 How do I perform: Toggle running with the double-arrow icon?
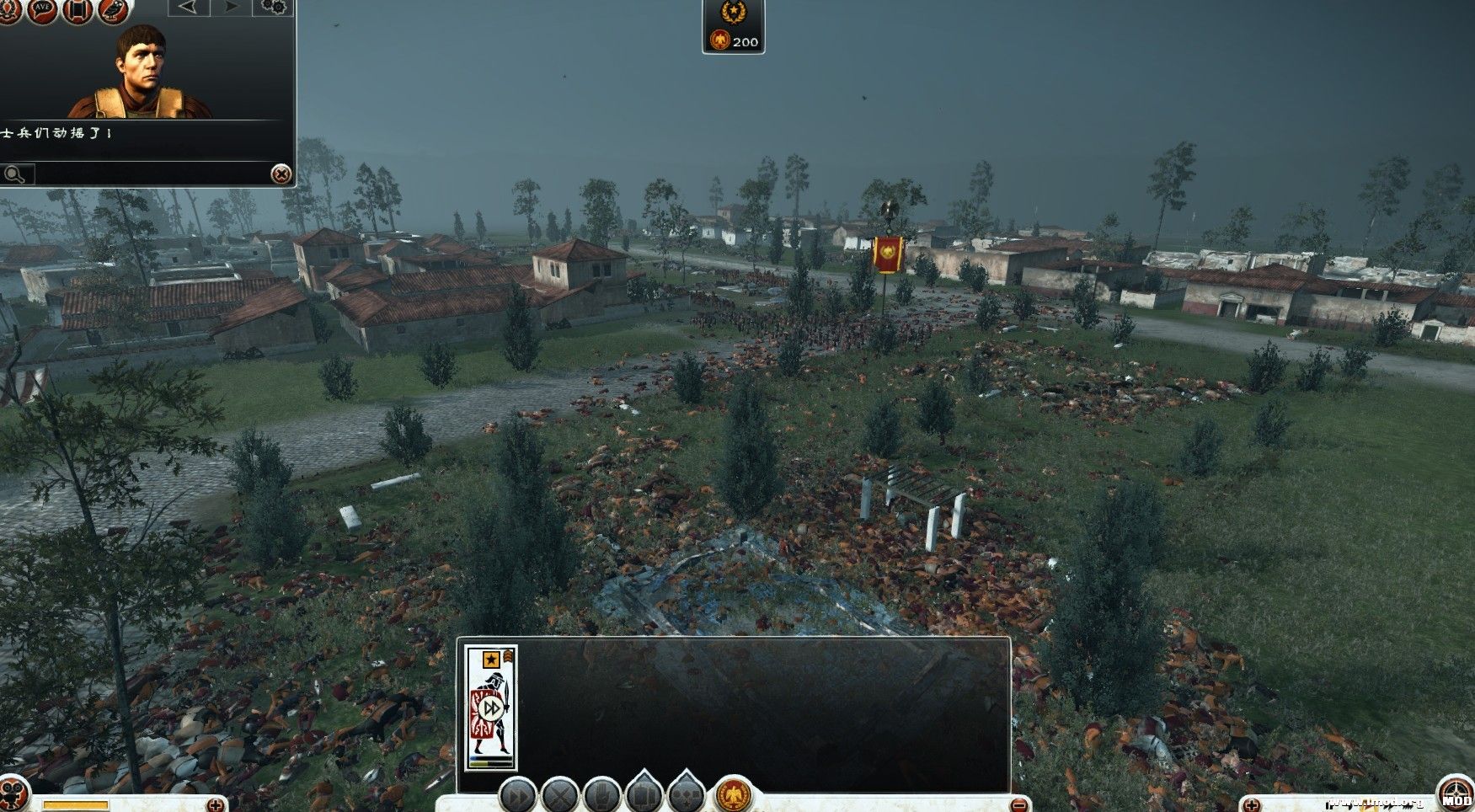pos(517,795)
